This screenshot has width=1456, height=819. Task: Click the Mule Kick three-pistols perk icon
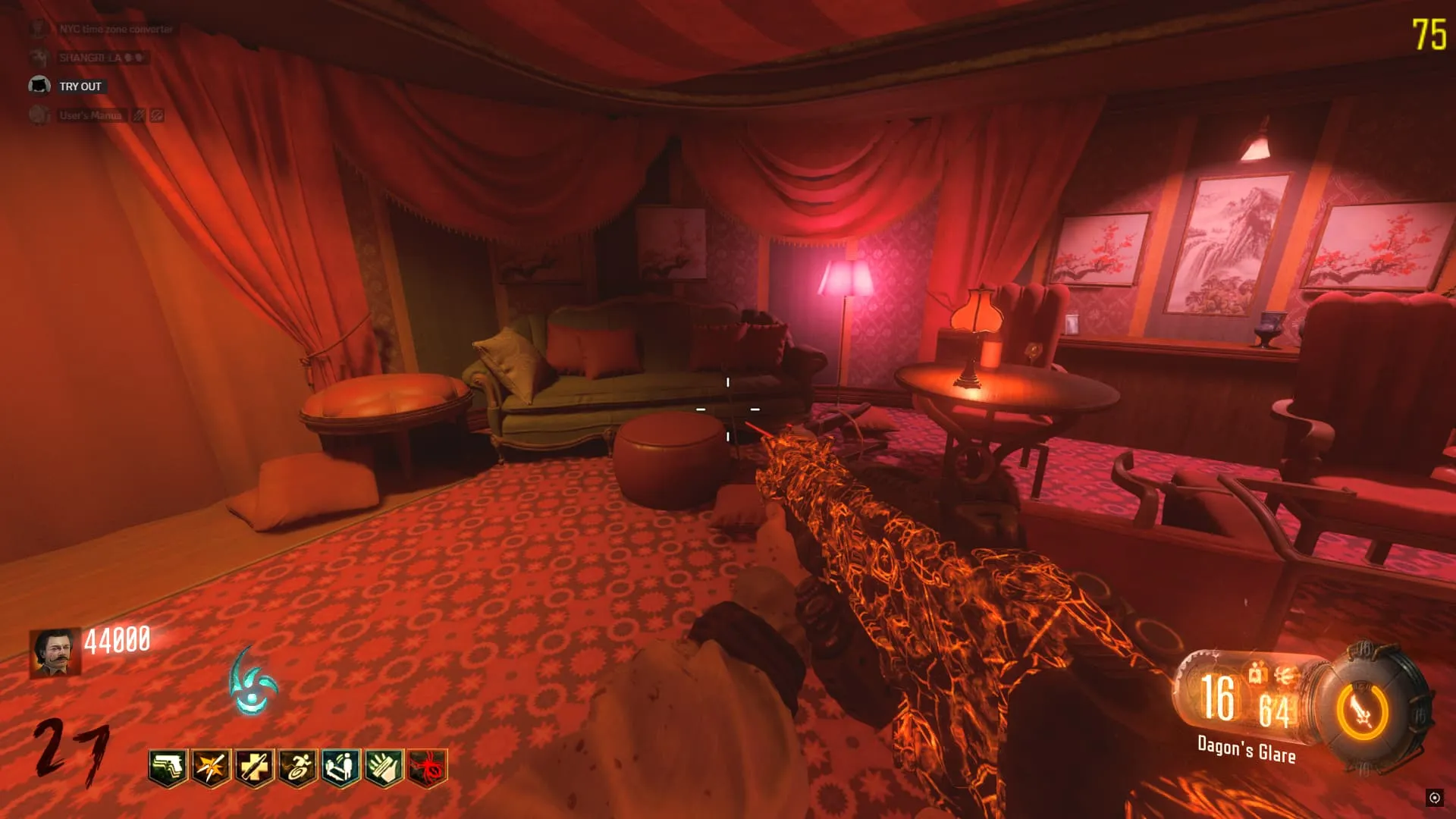point(168,768)
